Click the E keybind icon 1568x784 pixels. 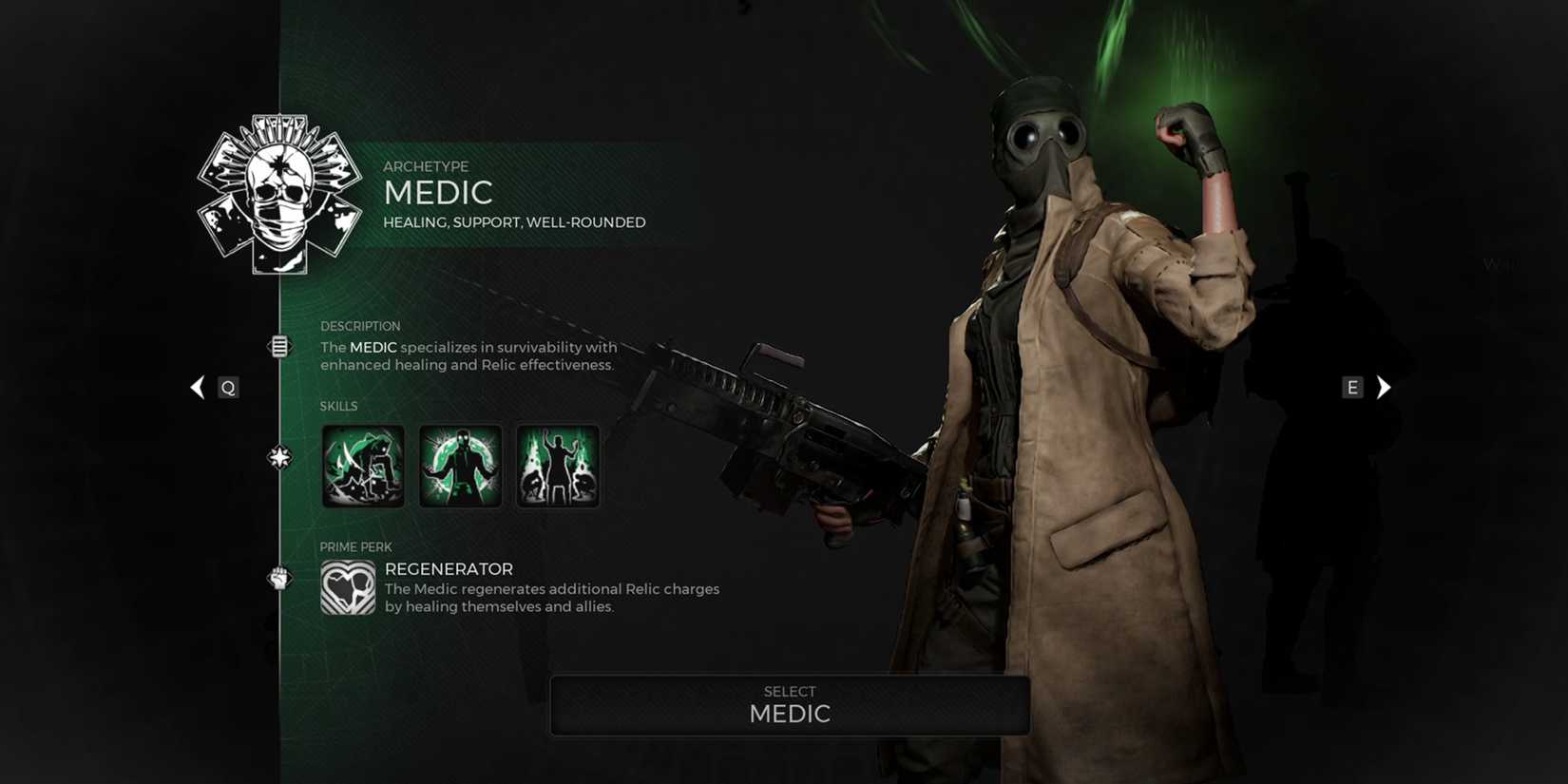1352,387
